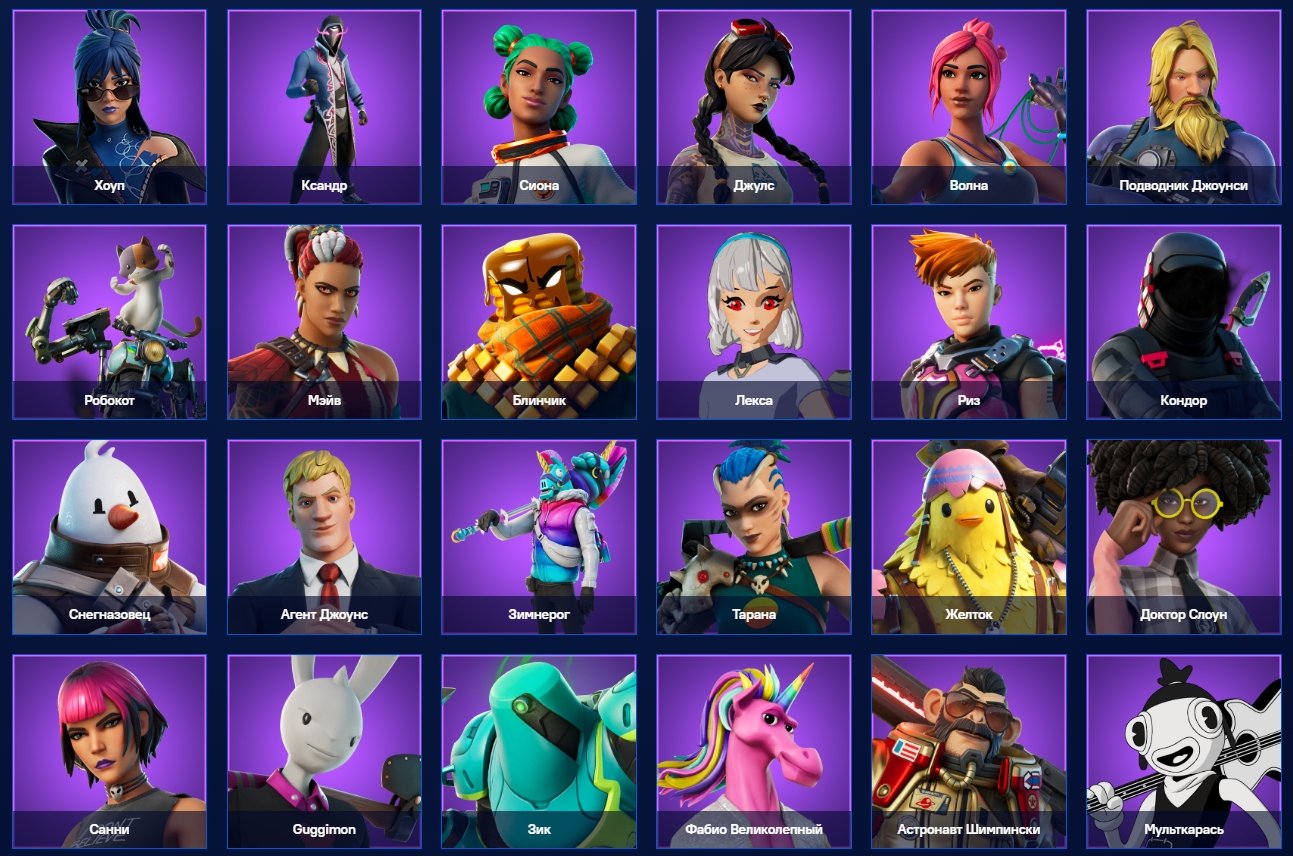This screenshot has height=856, width=1293.
Task: Click the Робокот skin image
Action: tap(108, 318)
